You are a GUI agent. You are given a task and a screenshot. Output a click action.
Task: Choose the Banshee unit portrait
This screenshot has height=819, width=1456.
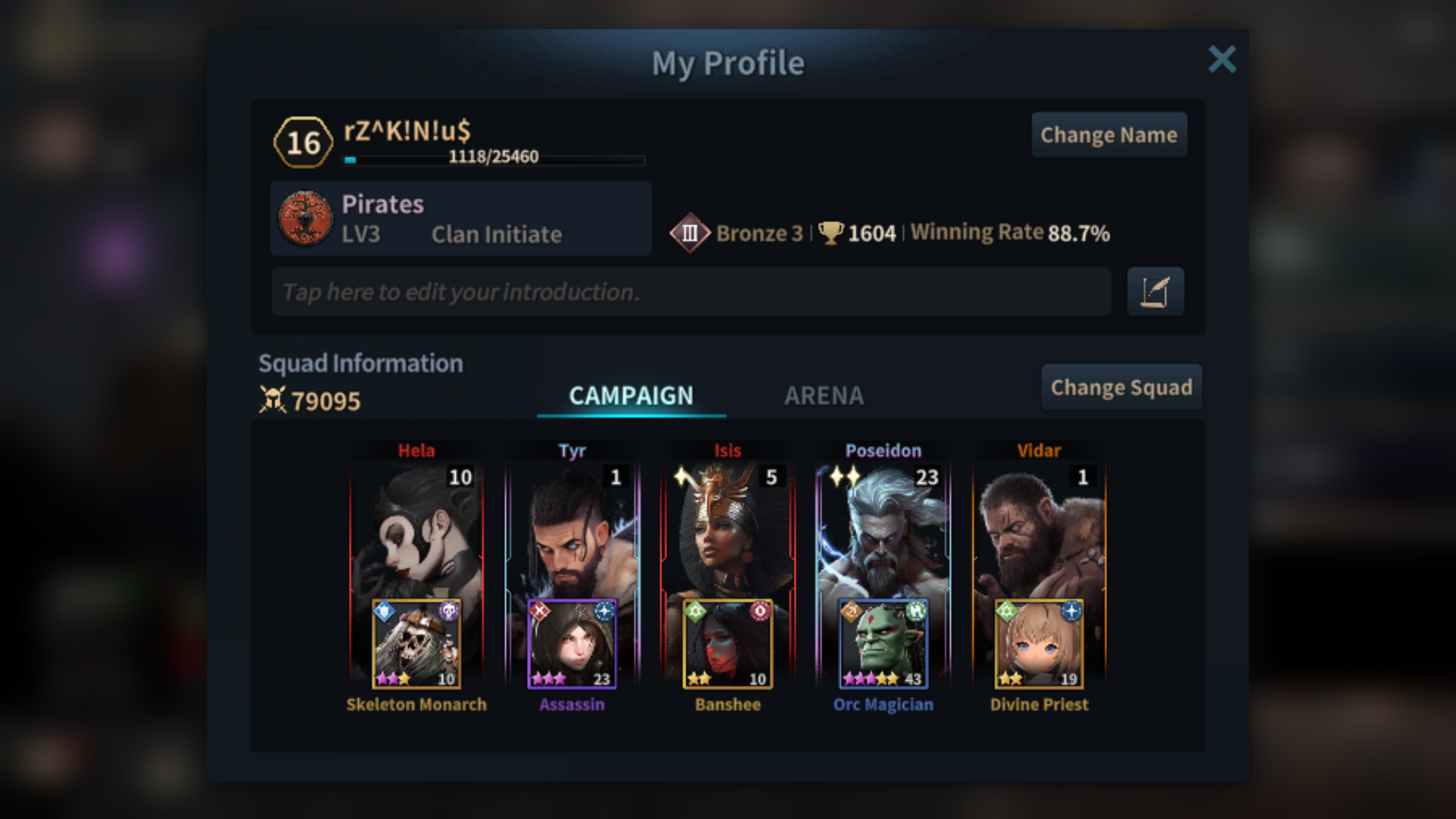[727, 644]
